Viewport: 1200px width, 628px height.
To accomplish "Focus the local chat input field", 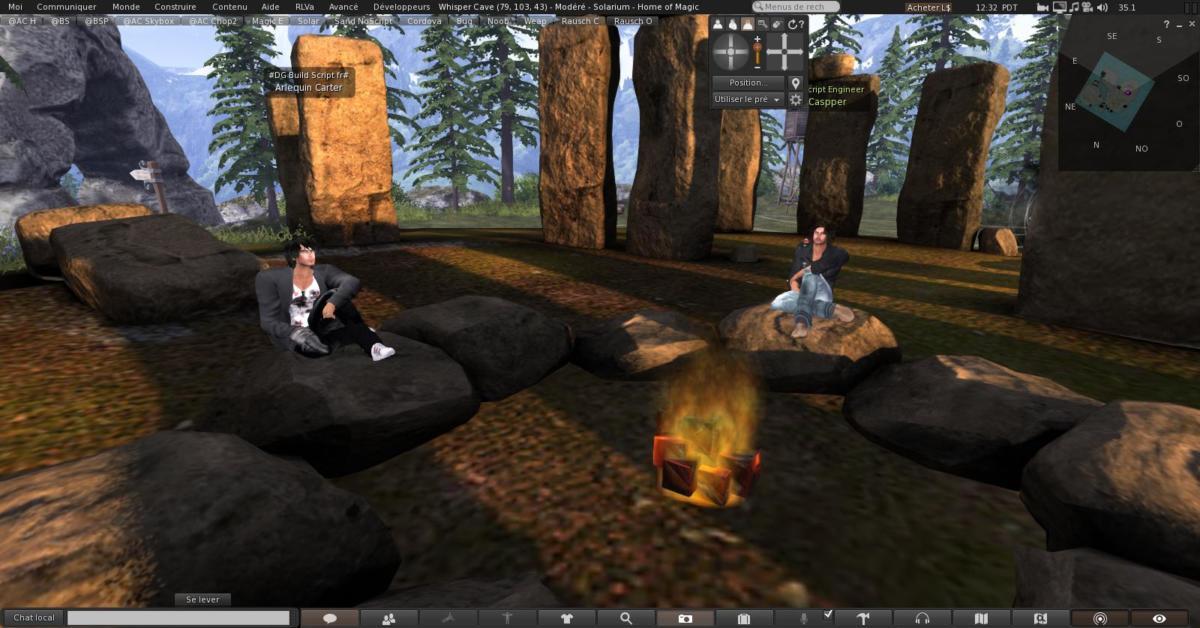I will (x=178, y=619).
